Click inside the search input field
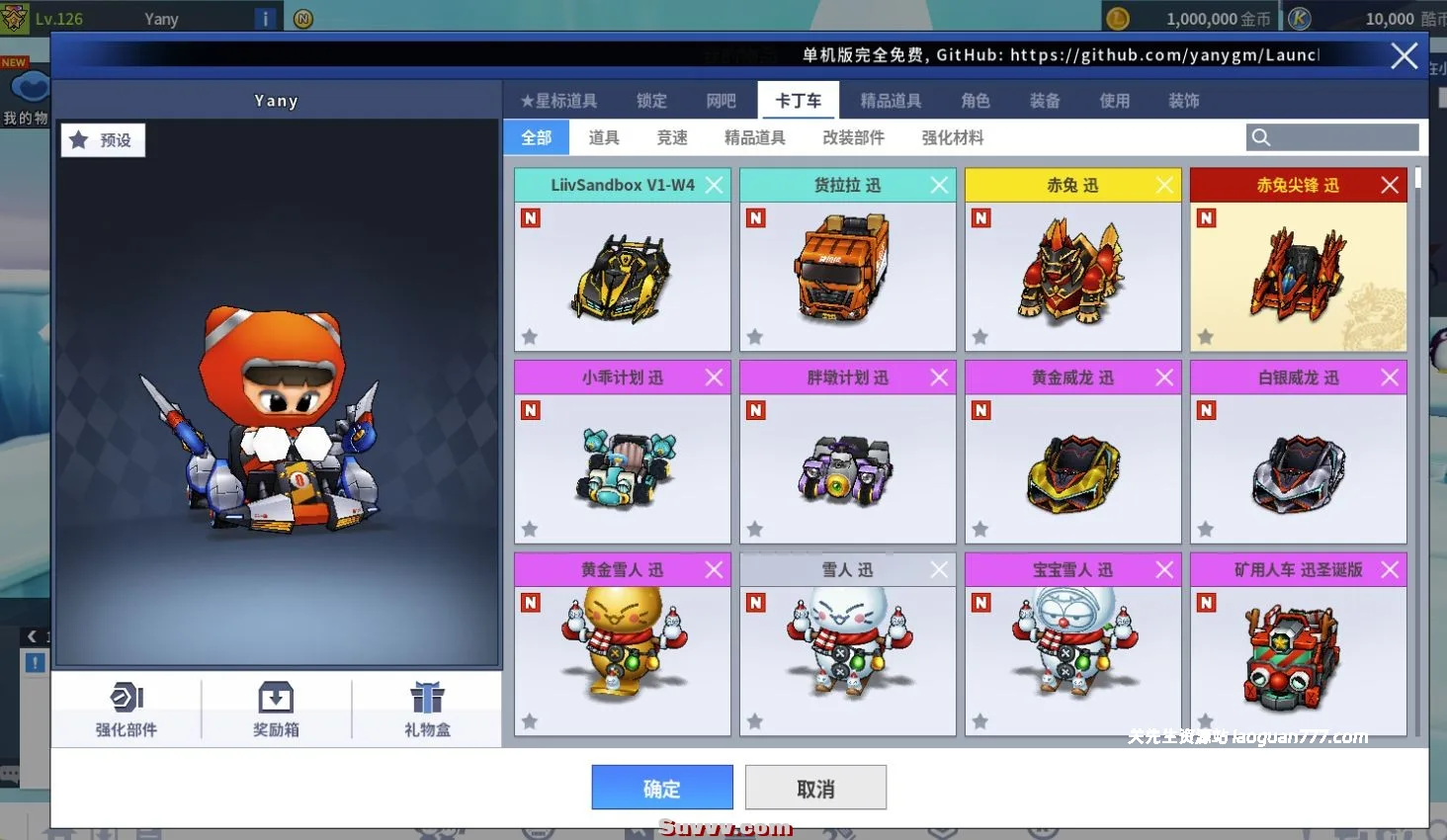Image resolution: width=1447 pixels, height=840 pixels. pos(1334,136)
